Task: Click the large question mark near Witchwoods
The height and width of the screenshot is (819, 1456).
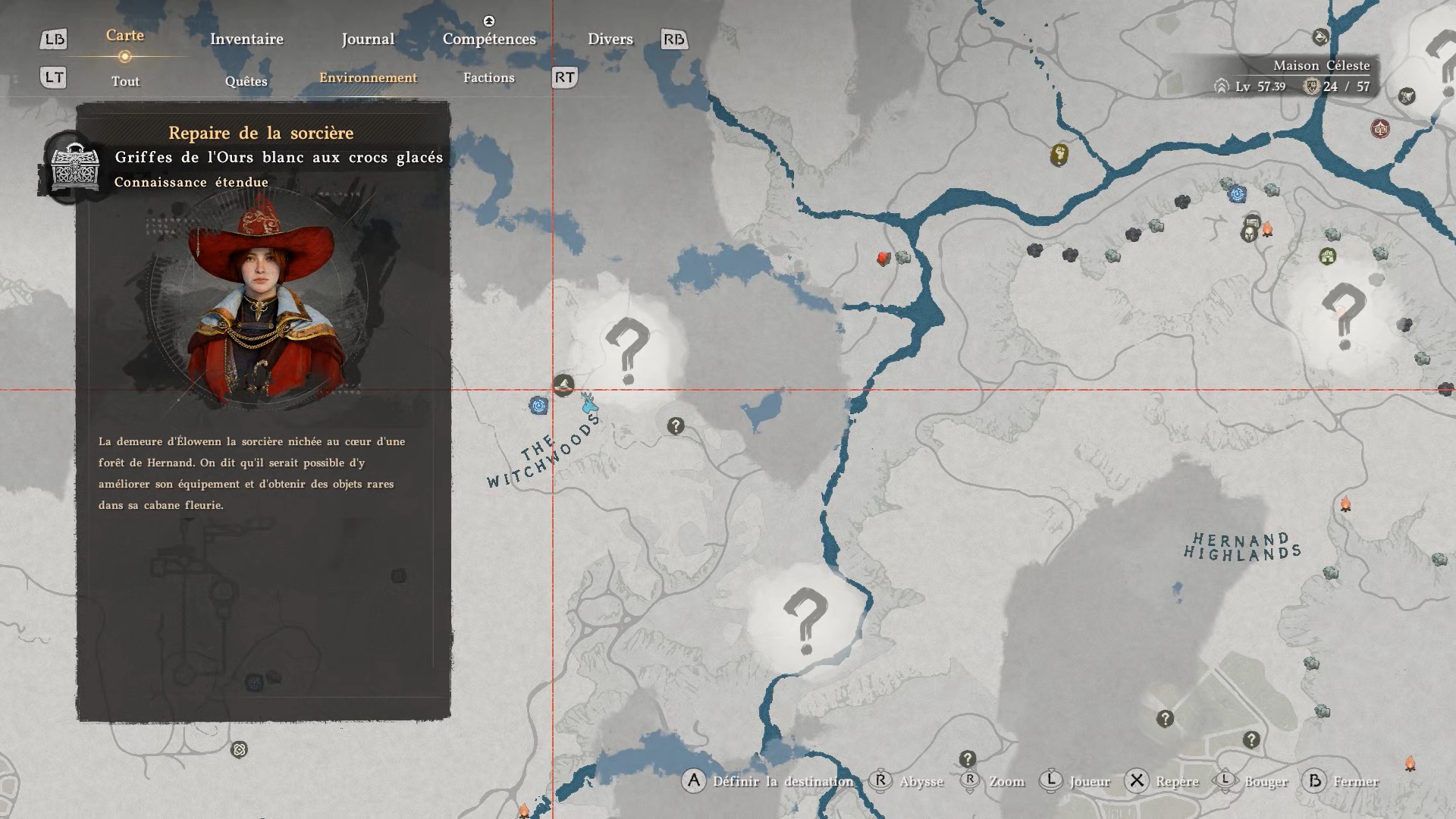Action: 627,350
